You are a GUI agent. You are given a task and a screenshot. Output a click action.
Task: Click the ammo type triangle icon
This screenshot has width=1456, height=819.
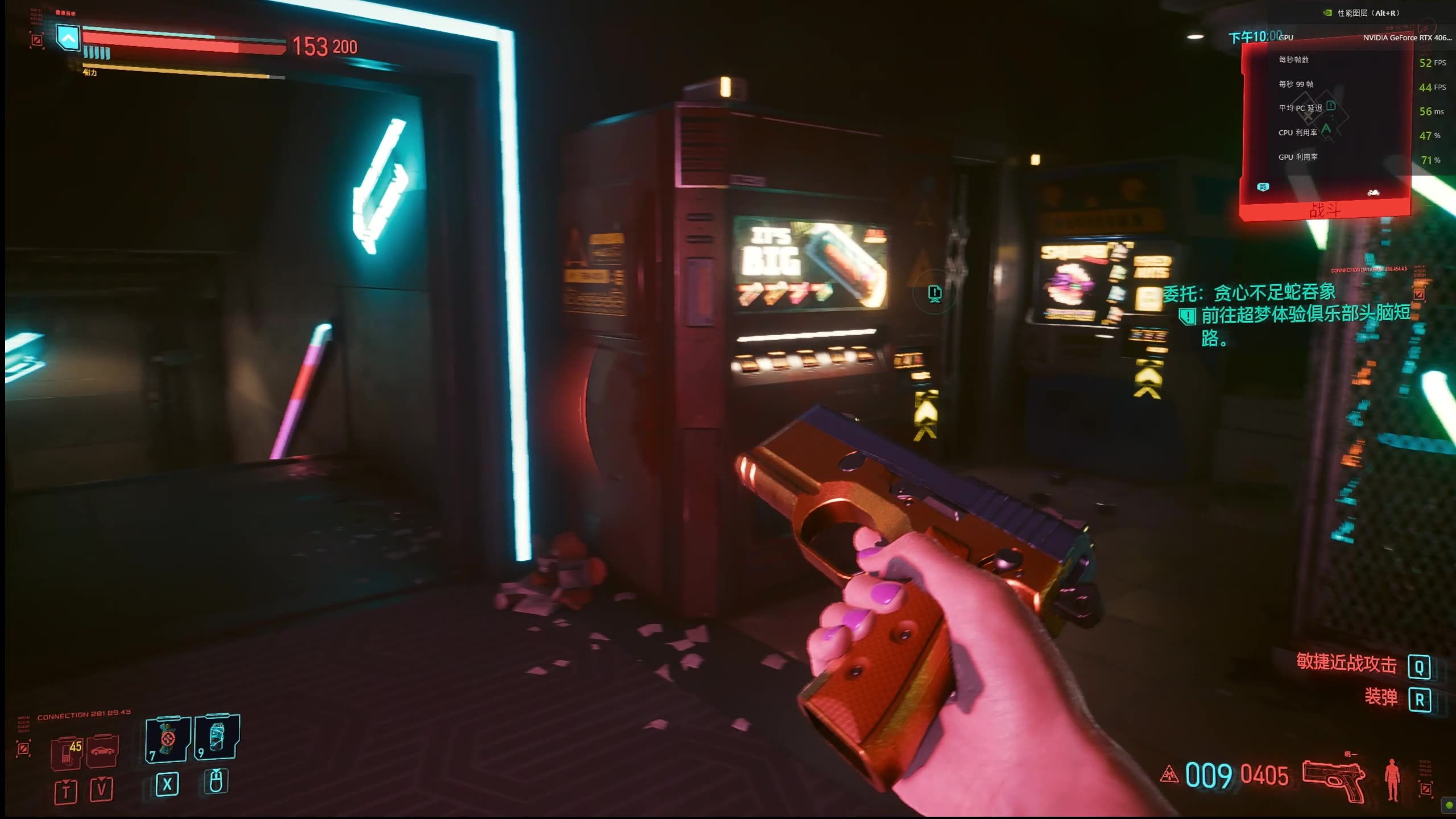tap(1169, 774)
